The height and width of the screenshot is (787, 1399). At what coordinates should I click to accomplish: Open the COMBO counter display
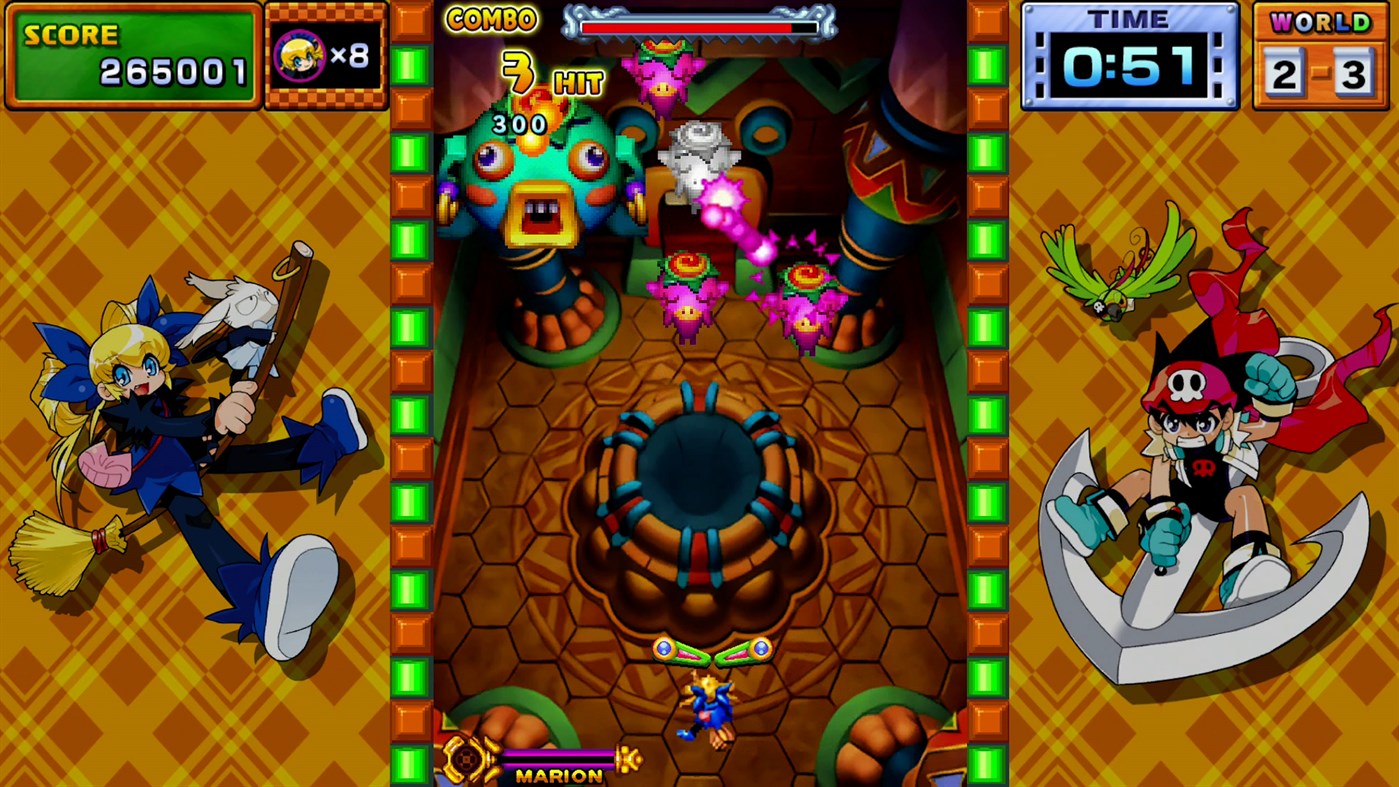tap(494, 20)
